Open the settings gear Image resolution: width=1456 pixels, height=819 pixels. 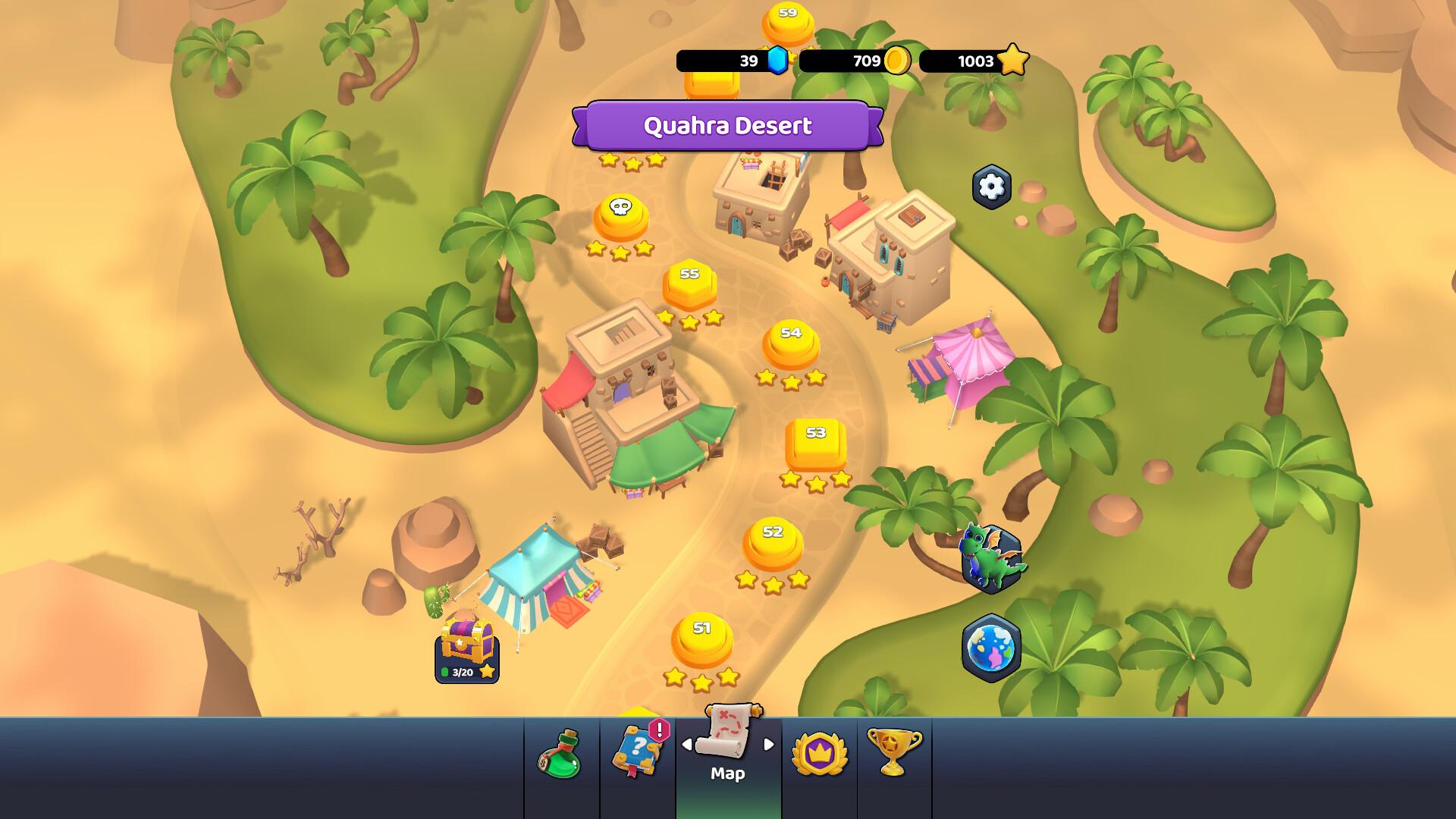[990, 187]
